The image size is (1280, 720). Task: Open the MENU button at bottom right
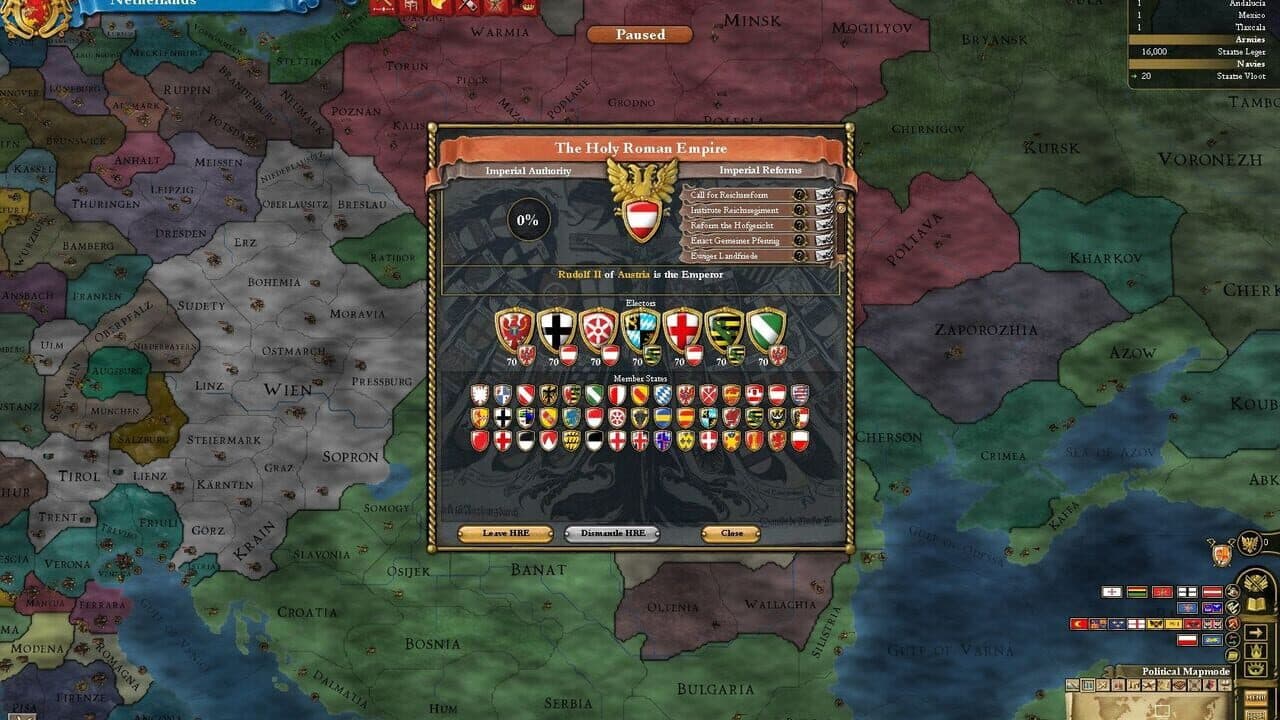[1256, 696]
